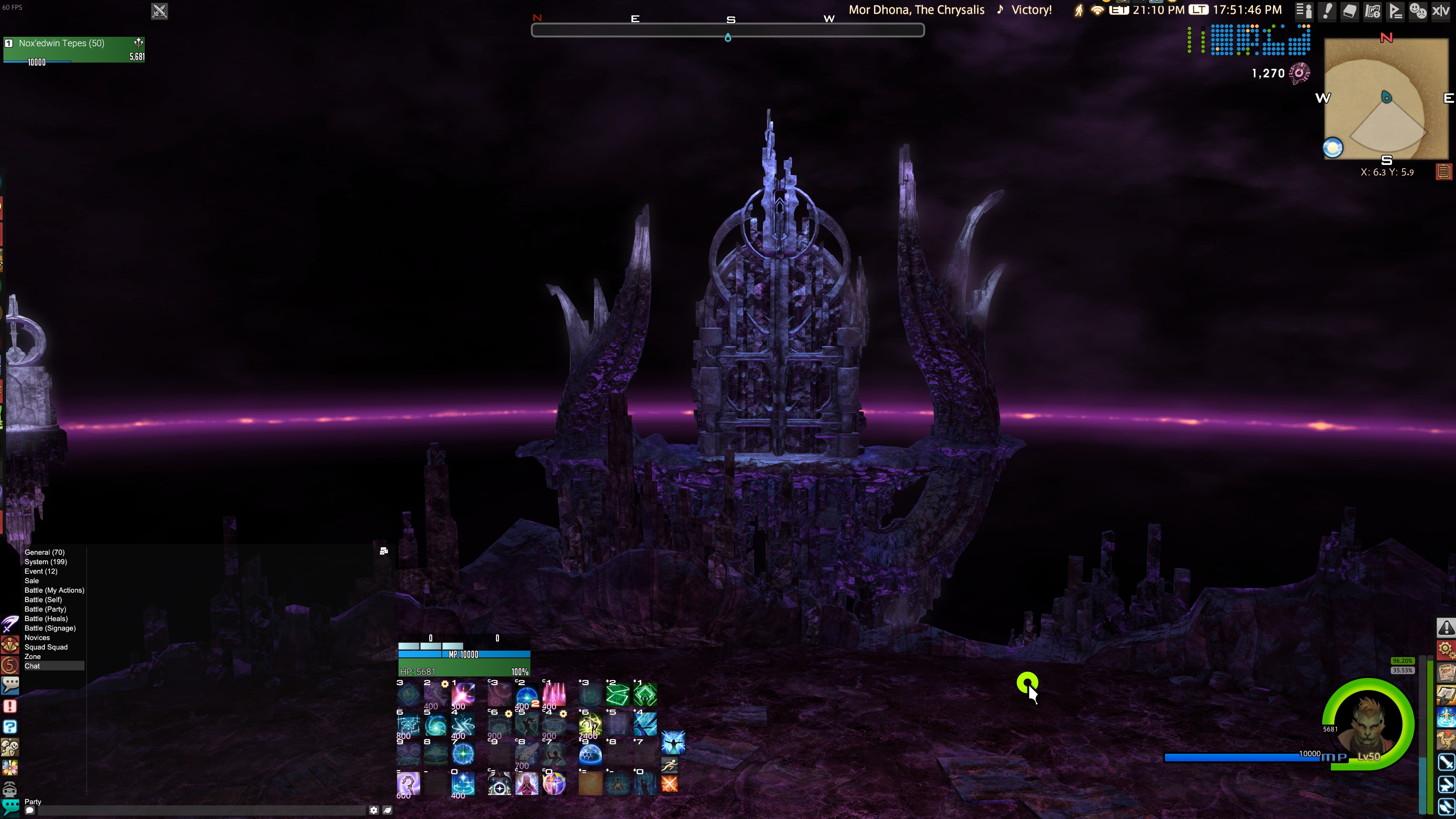Open the map icon in top toolbar

1372,11
